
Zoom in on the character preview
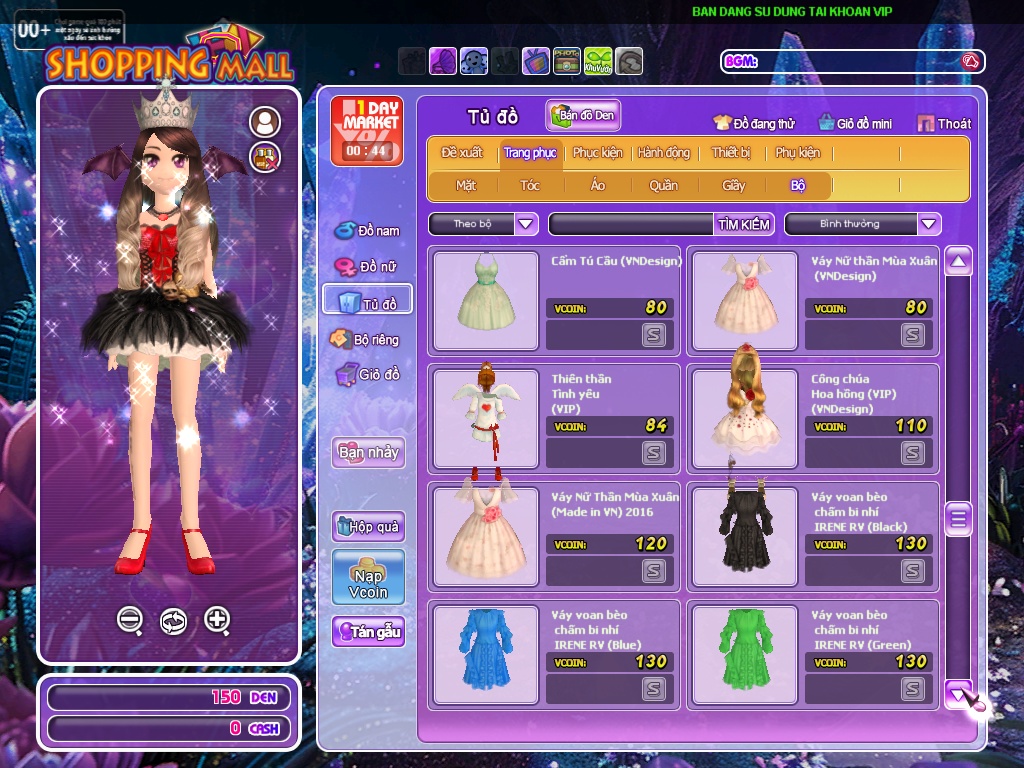[217, 620]
